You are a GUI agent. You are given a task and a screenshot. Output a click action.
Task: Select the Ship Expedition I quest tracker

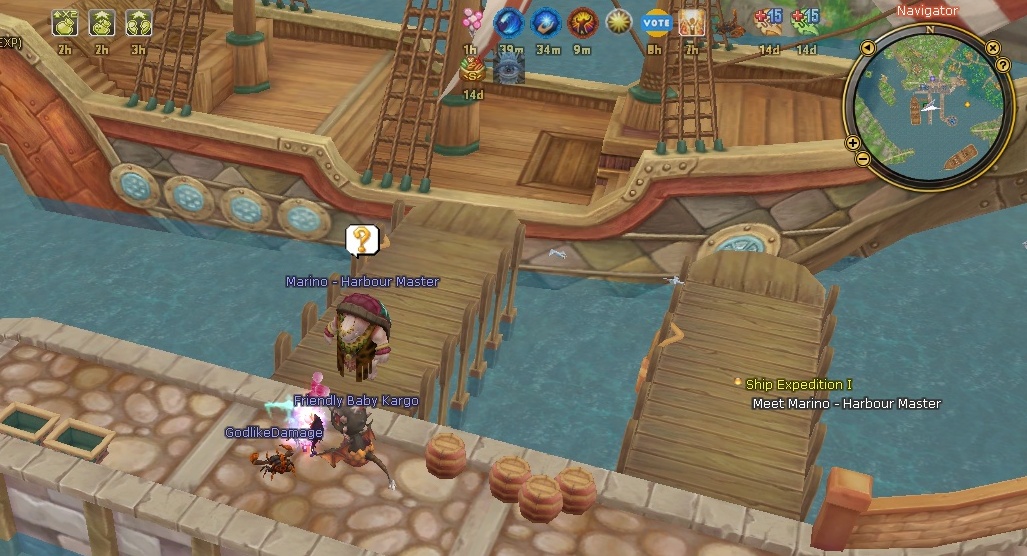pyautogui.click(x=799, y=385)
